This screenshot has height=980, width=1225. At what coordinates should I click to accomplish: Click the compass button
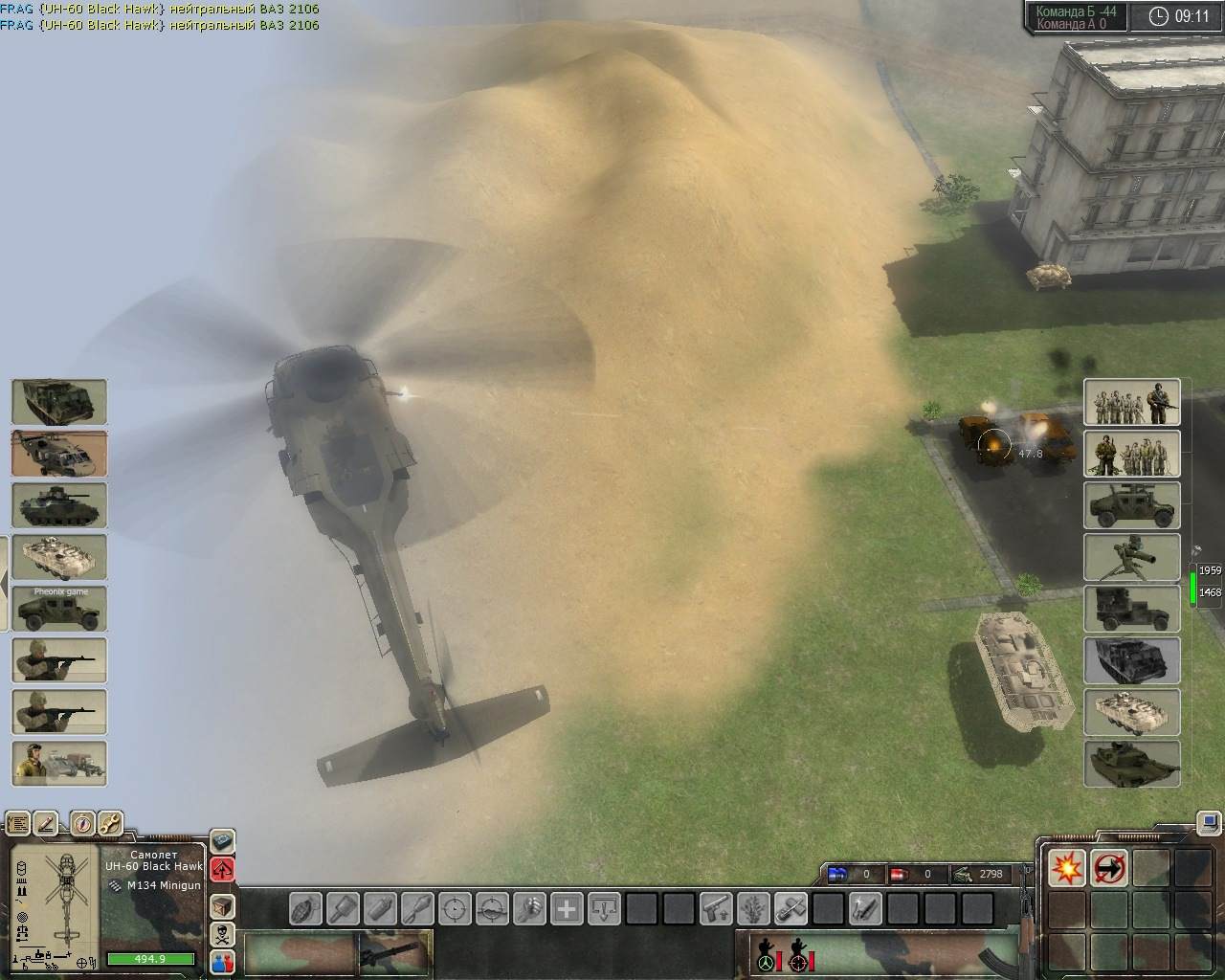pyautogui.click(x=81, y=823)
